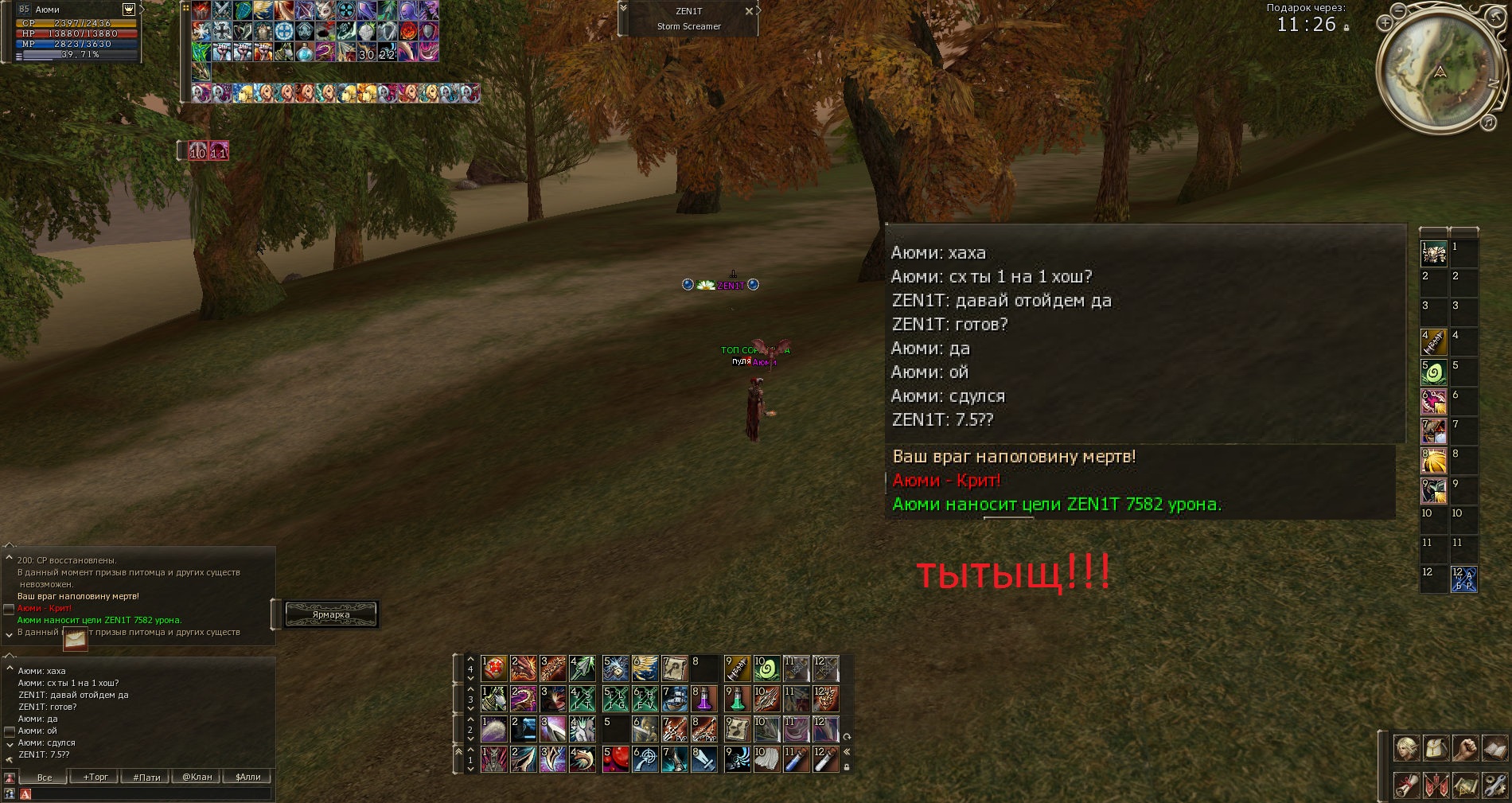Viewport: 1512px width, 803px height.
Task: Toggle the hotbar lock padlock
Action: [848, 766]
